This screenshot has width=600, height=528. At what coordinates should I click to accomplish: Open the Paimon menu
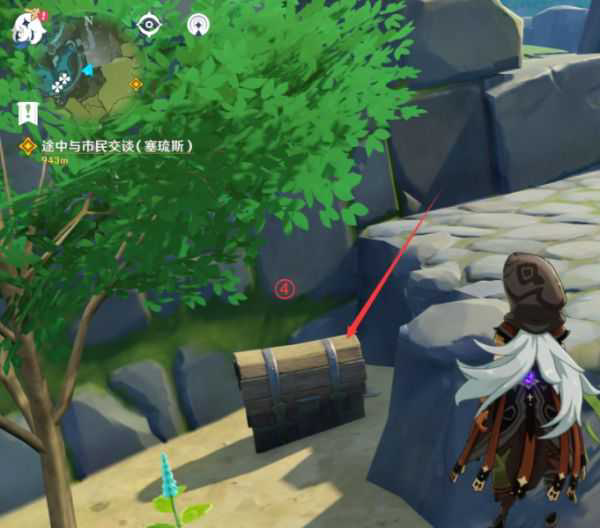point(28,28)
